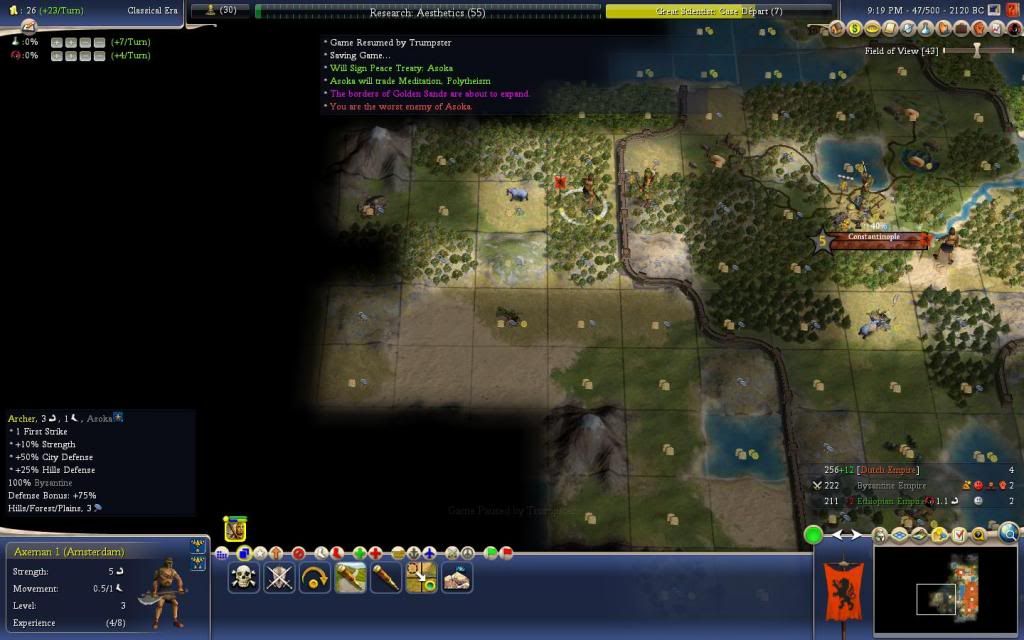Click the Constantinople city name banner
The width and height of the screenshot is (1024, 640).
click(874, 238)
